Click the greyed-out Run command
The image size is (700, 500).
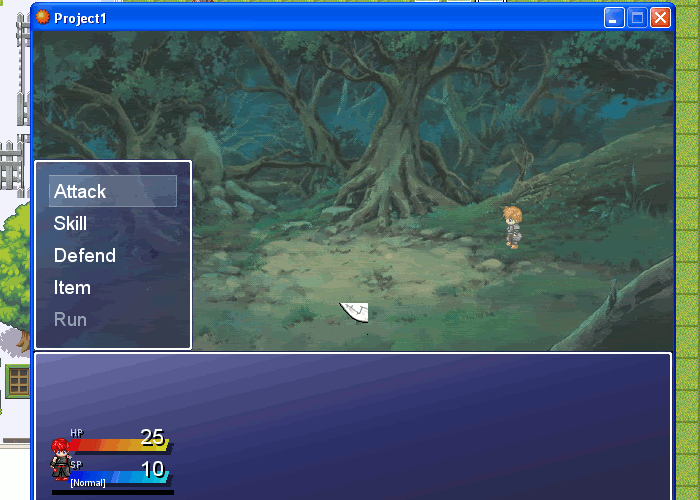[x=71, y=319]
